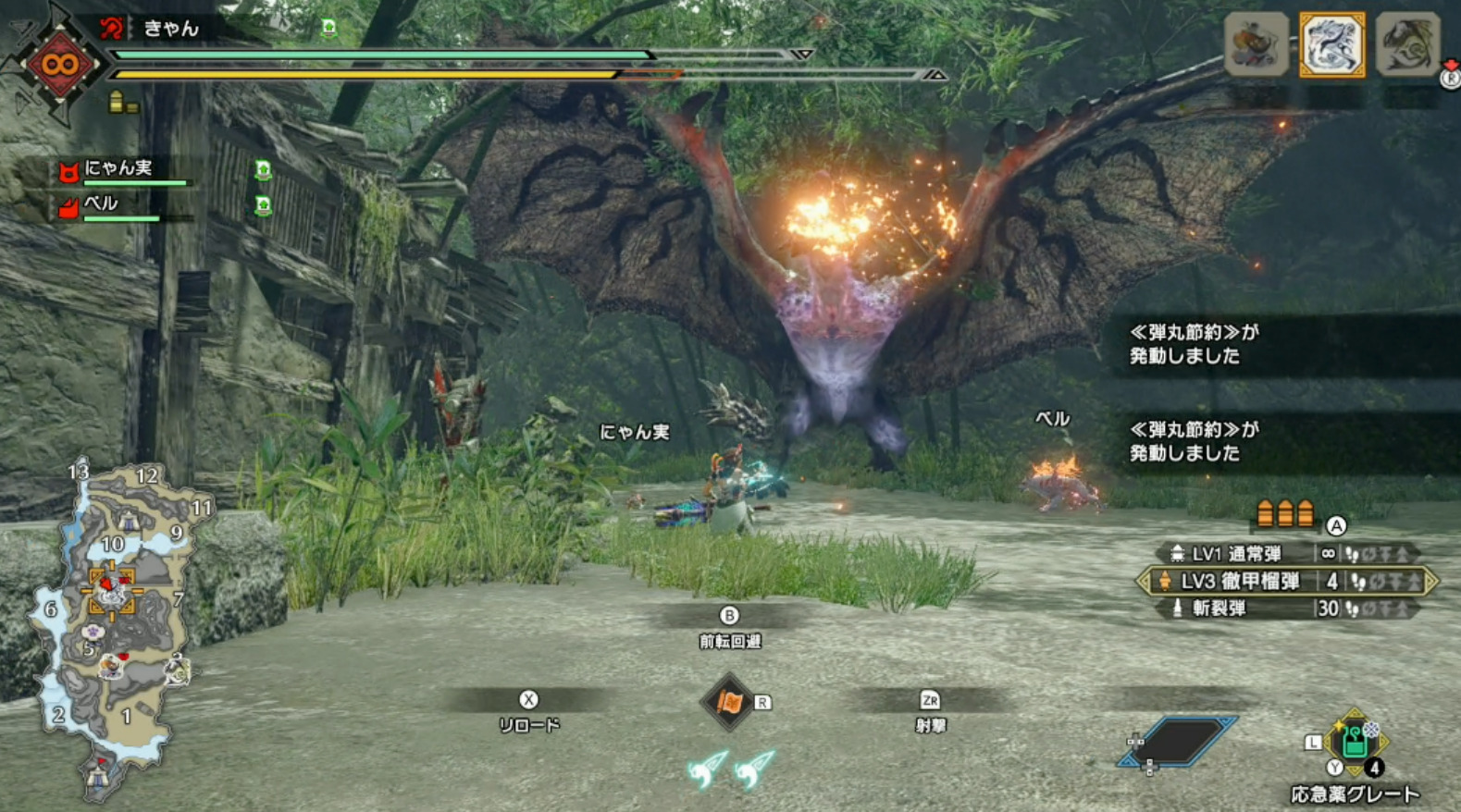Viewport: 1461px width, 812px height.
Task: Select the rightmost green monster target icon
Action: click(1406, 44)
